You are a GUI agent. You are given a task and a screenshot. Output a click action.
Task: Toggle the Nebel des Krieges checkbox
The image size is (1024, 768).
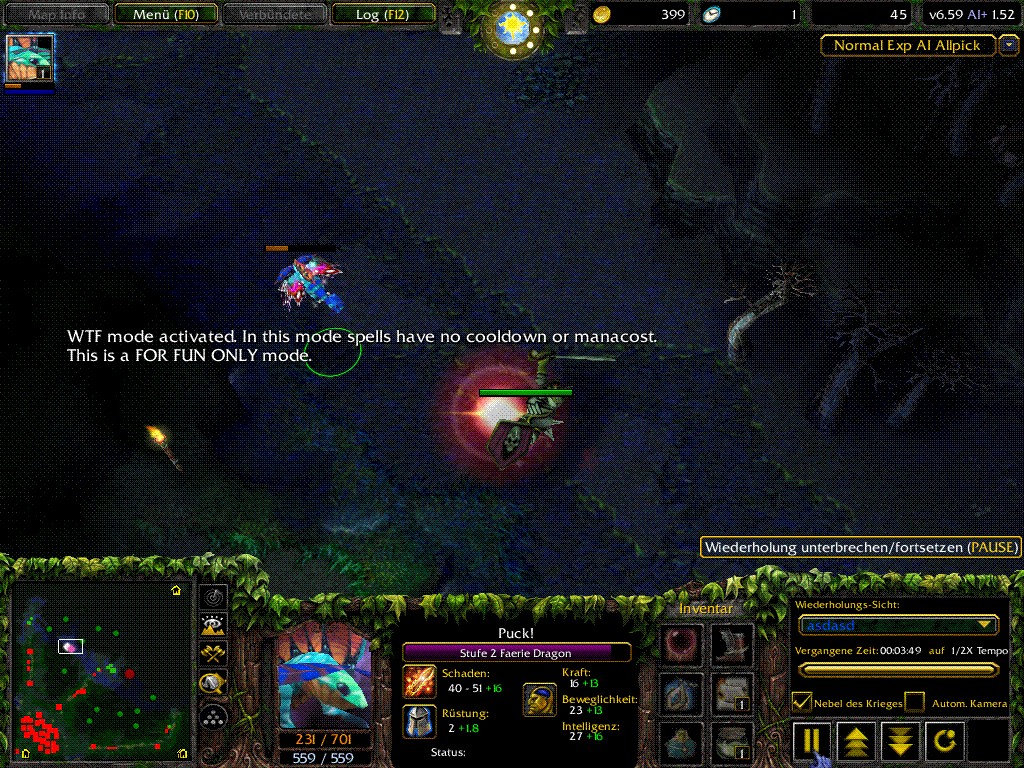[x=802, y=702]
